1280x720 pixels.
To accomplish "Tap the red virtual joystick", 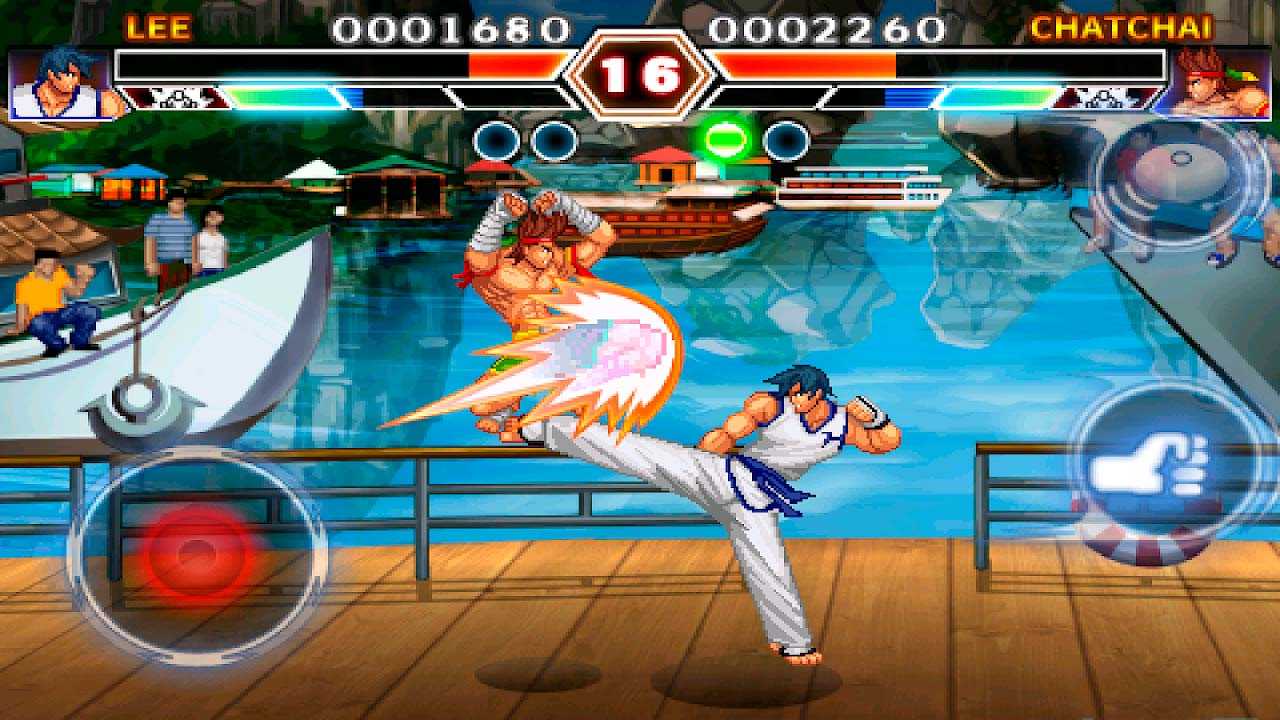I will [x=197, y=551].
